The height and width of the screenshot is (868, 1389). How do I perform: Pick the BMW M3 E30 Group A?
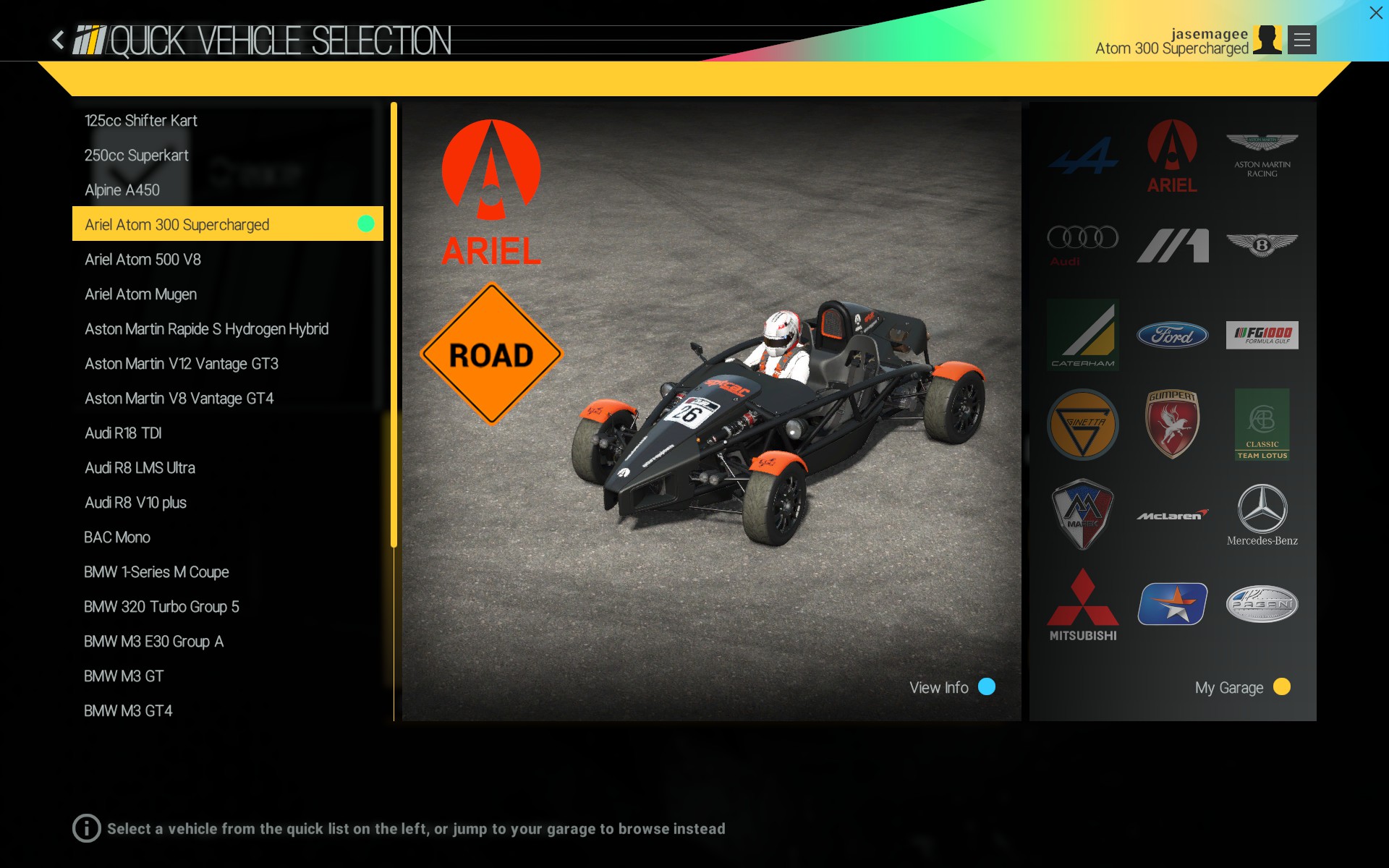pyautogui.click(x=153, y=642)
